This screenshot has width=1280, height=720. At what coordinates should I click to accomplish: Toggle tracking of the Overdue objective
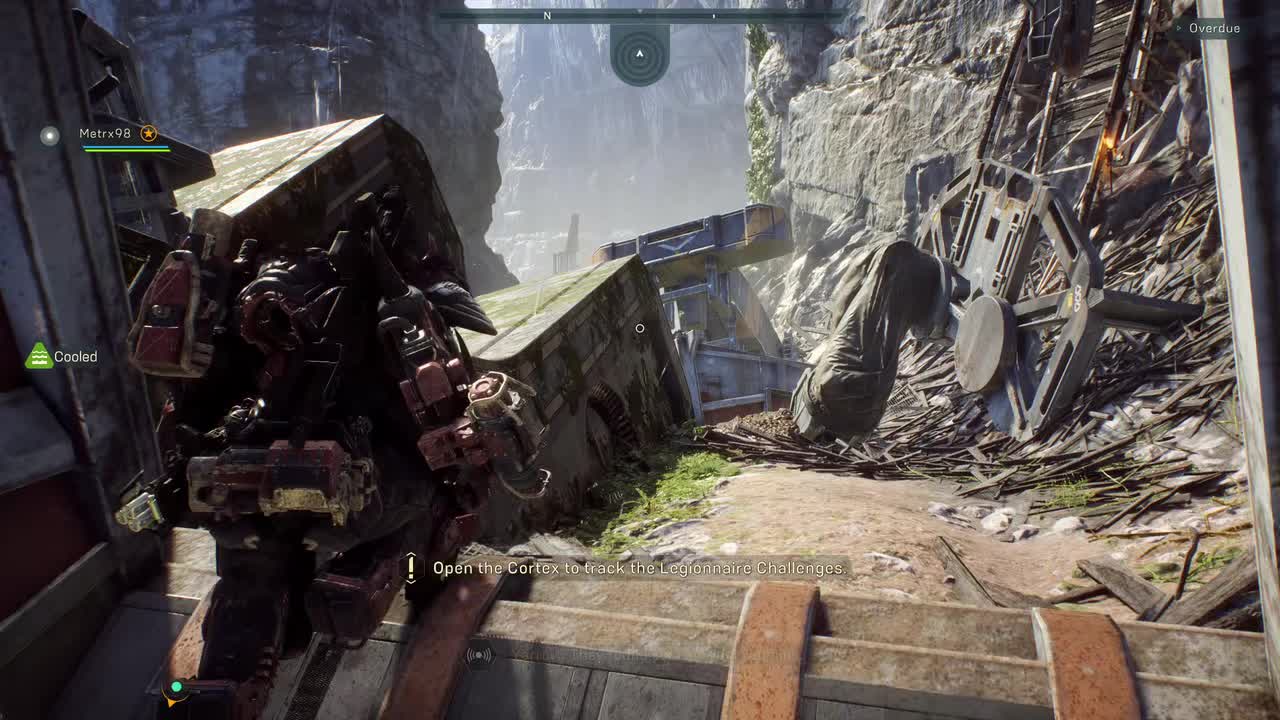coord(1212,28)
